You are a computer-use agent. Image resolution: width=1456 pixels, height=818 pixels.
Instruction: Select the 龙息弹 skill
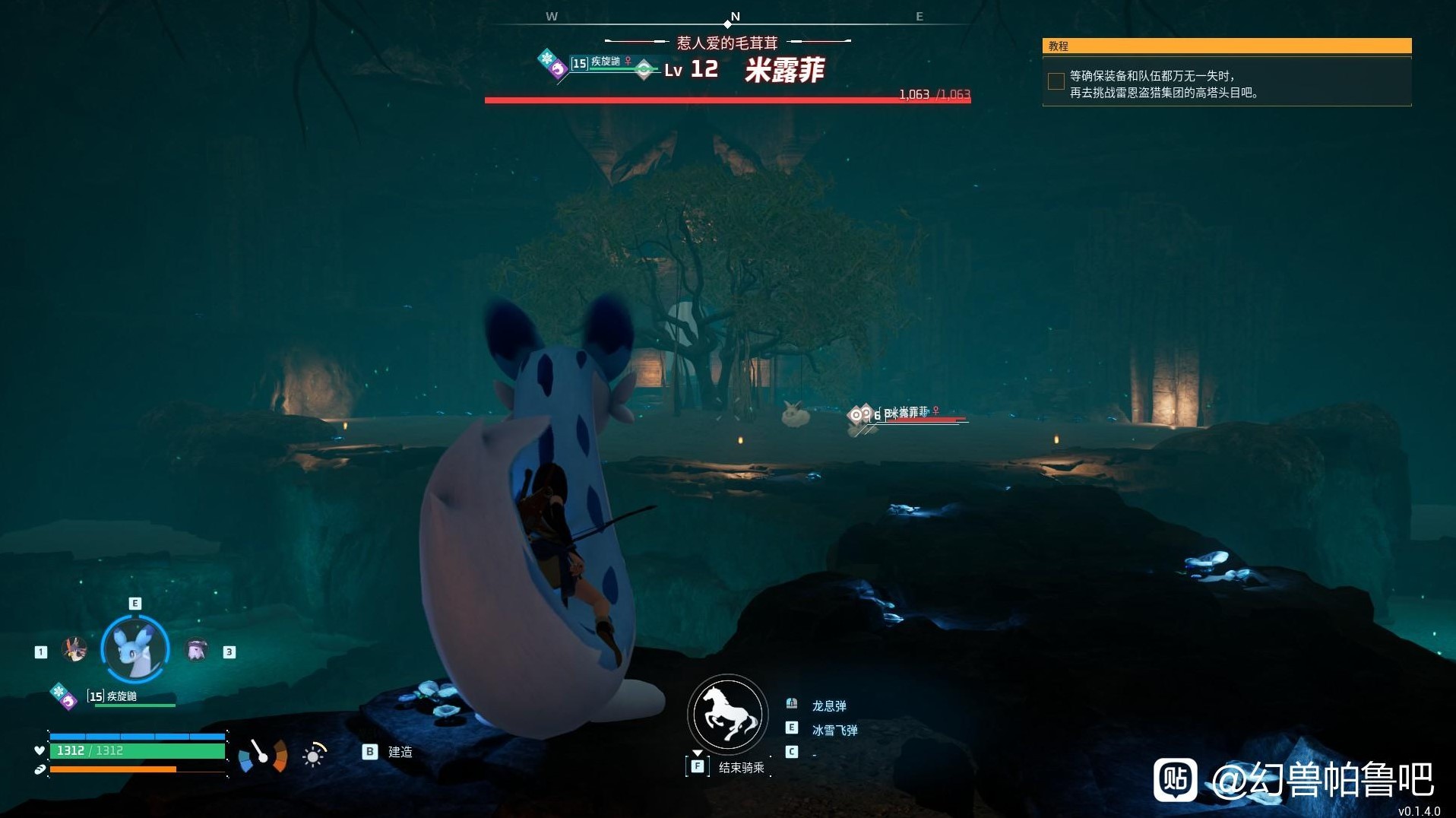[x=828, y=705]
